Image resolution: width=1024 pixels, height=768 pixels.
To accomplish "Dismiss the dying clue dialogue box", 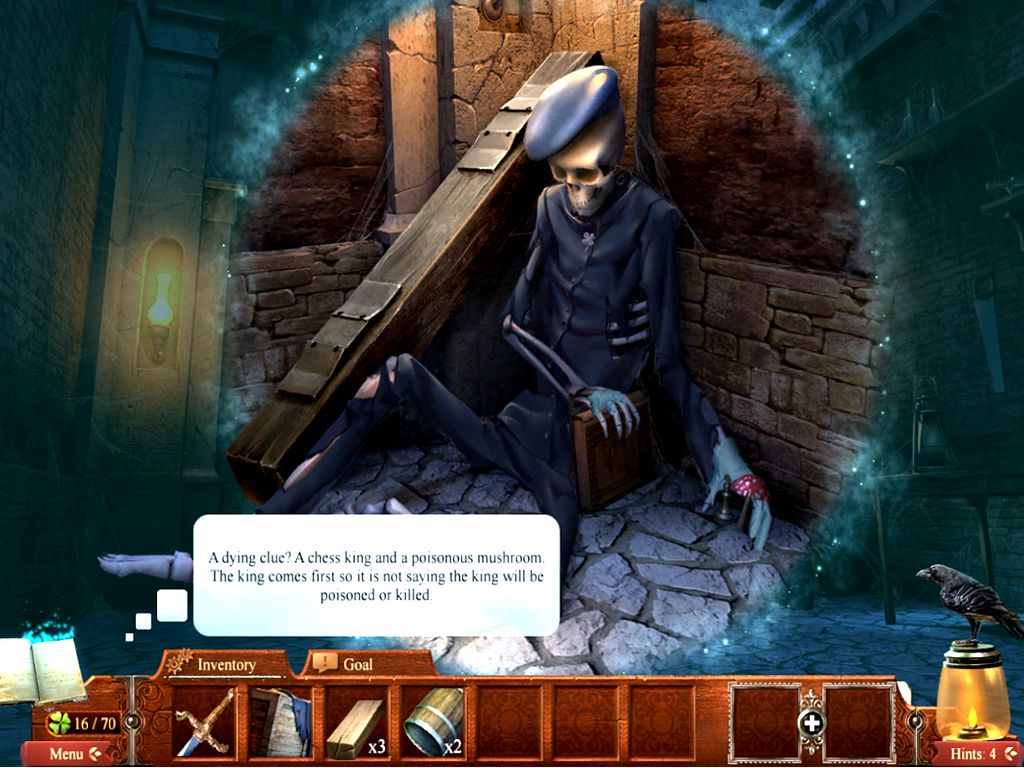I will point(376,575).
